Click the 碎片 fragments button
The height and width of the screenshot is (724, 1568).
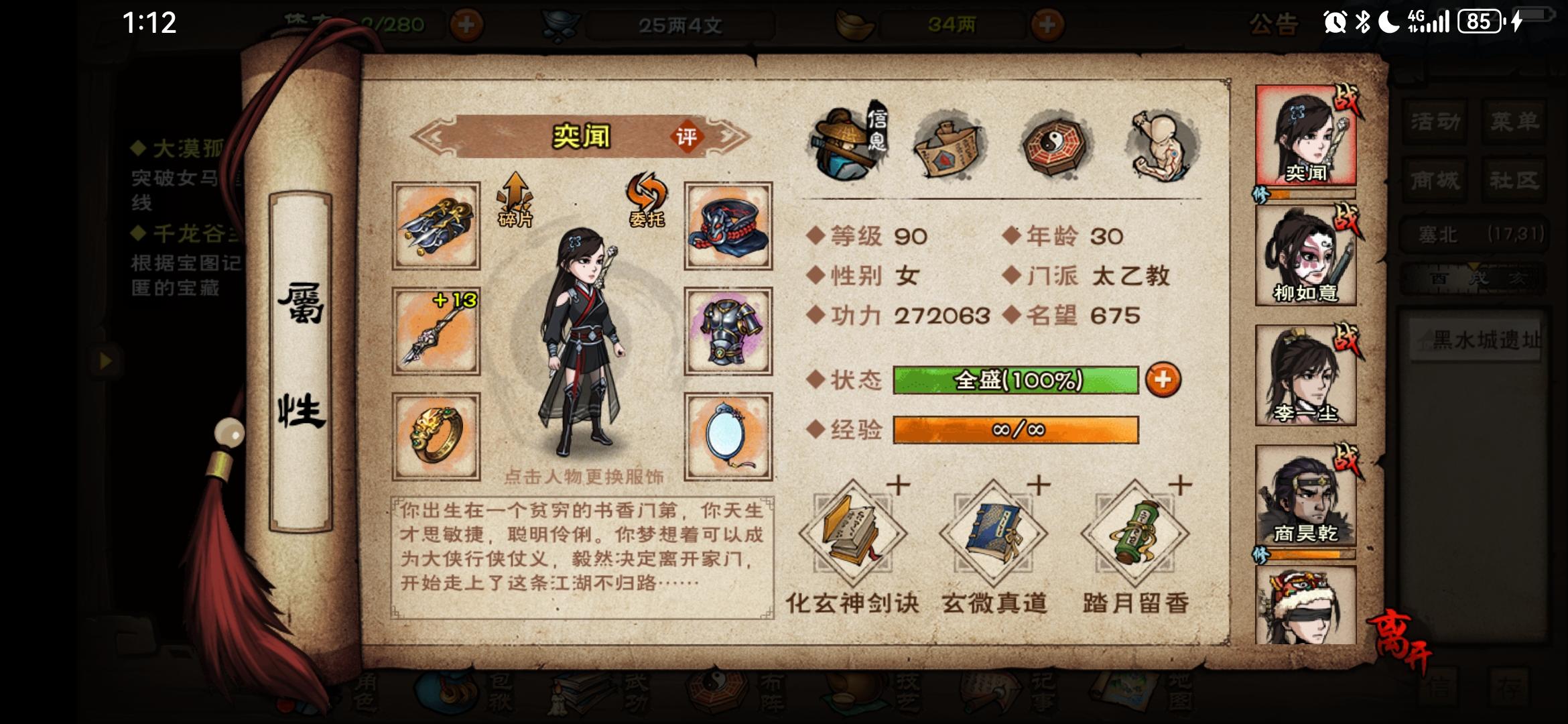[515, 201]
